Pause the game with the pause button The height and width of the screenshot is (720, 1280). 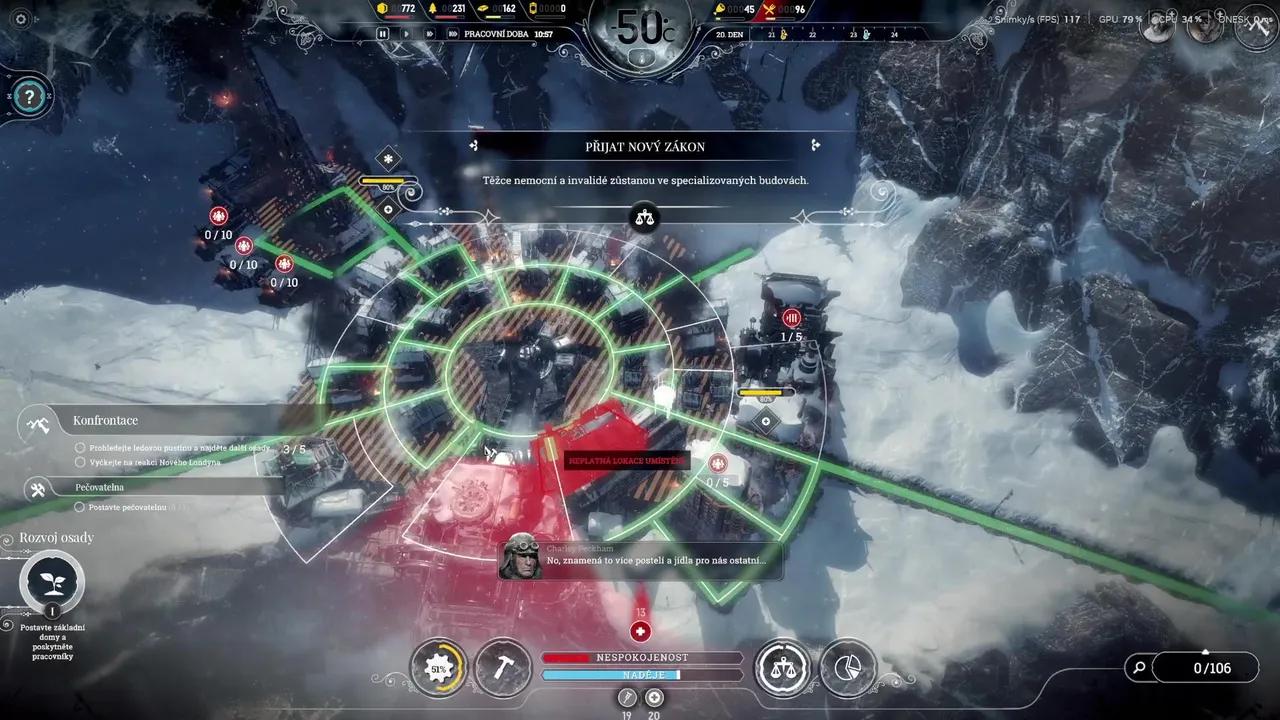tap(382, 33)
